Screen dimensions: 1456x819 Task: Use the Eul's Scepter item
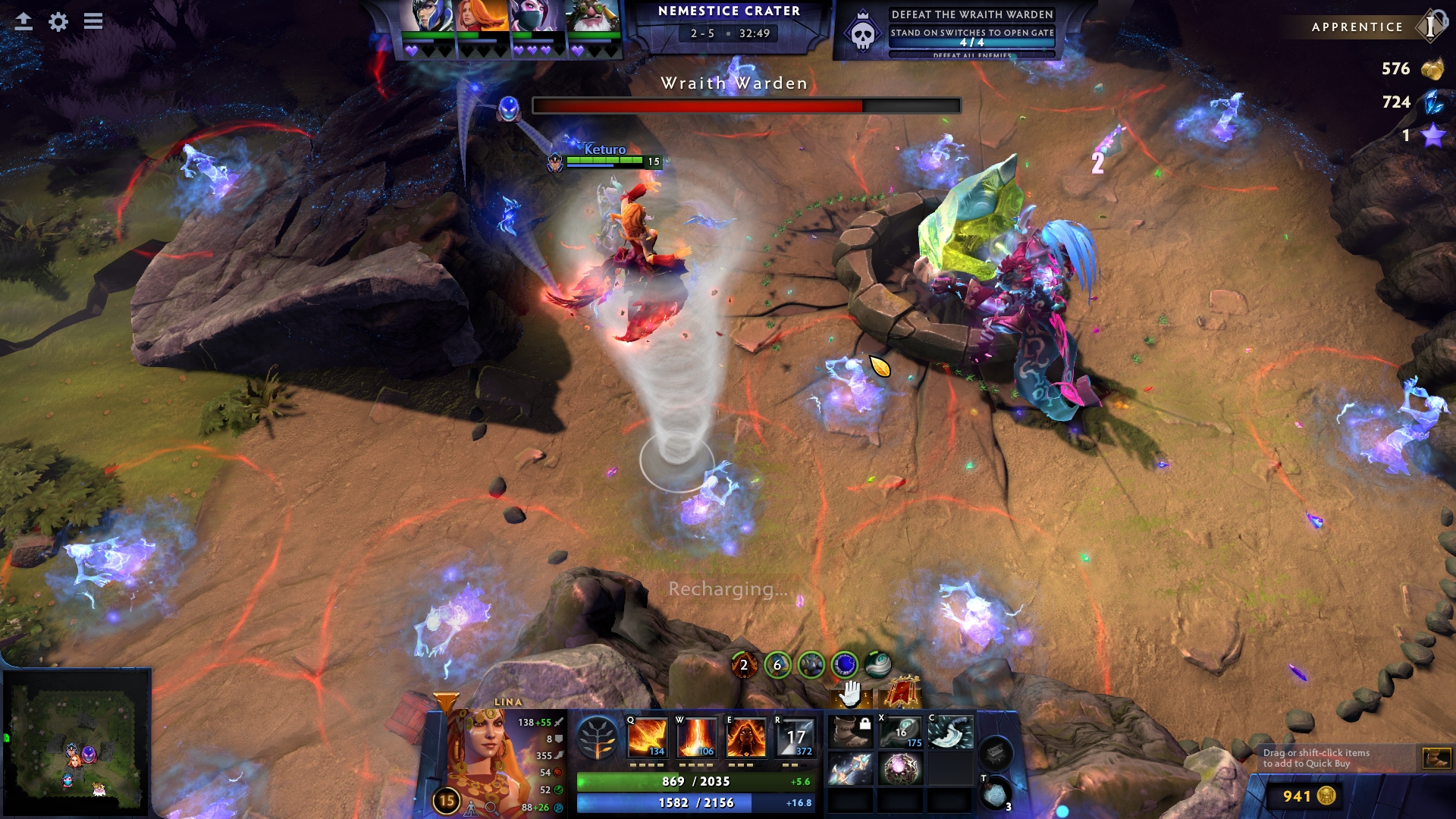pos(901,733)
